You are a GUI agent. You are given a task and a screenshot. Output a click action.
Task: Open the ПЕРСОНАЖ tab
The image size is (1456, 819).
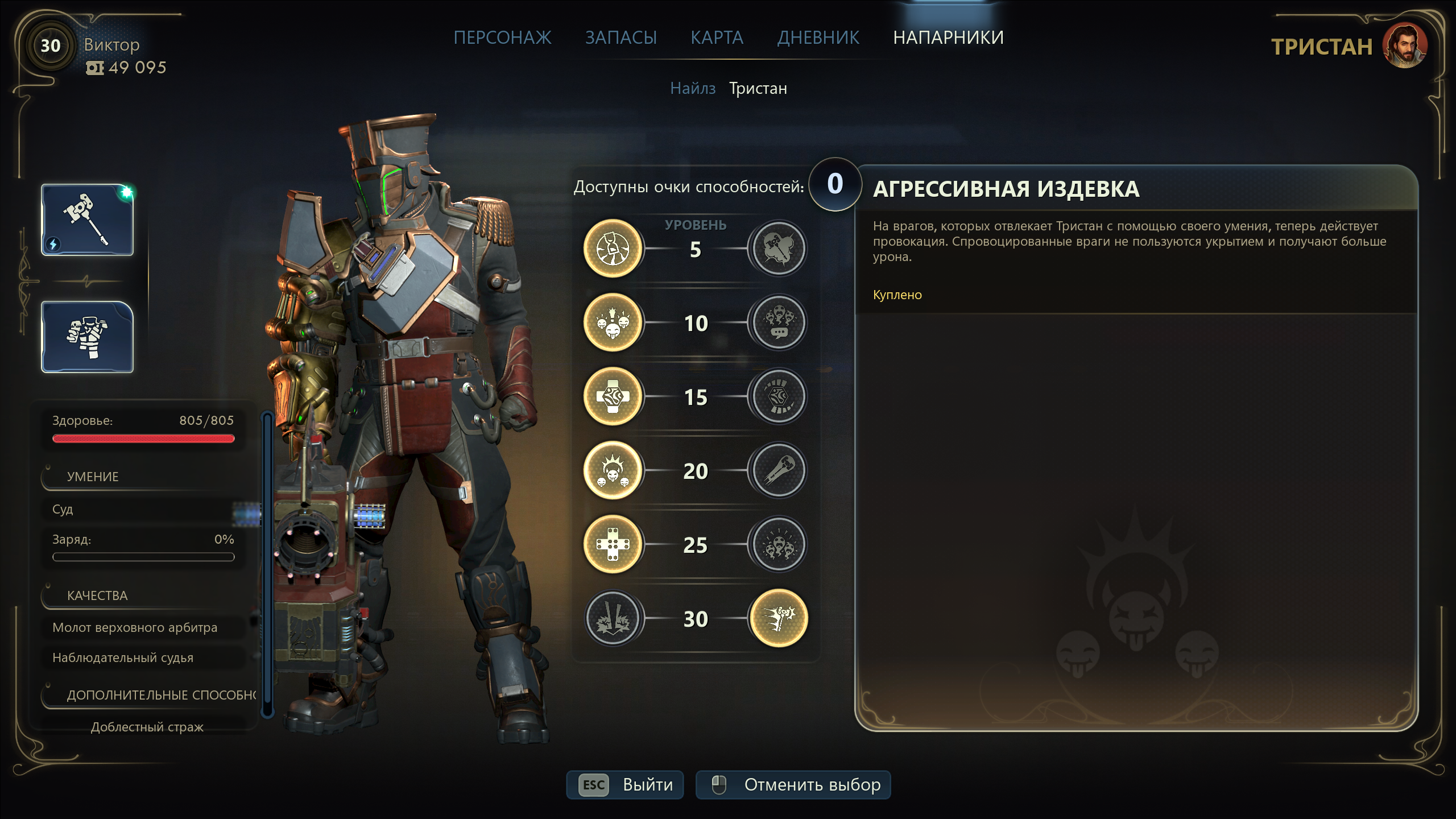click(x=502, y=38)
